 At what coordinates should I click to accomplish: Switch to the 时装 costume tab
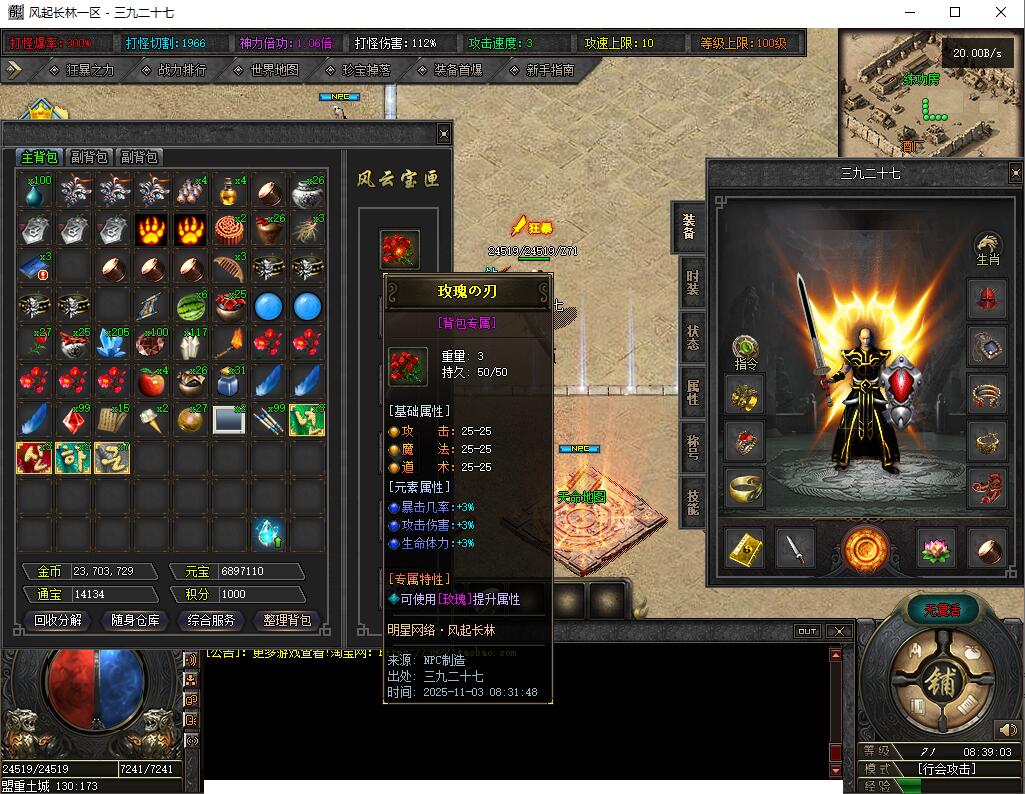point(692,283)
